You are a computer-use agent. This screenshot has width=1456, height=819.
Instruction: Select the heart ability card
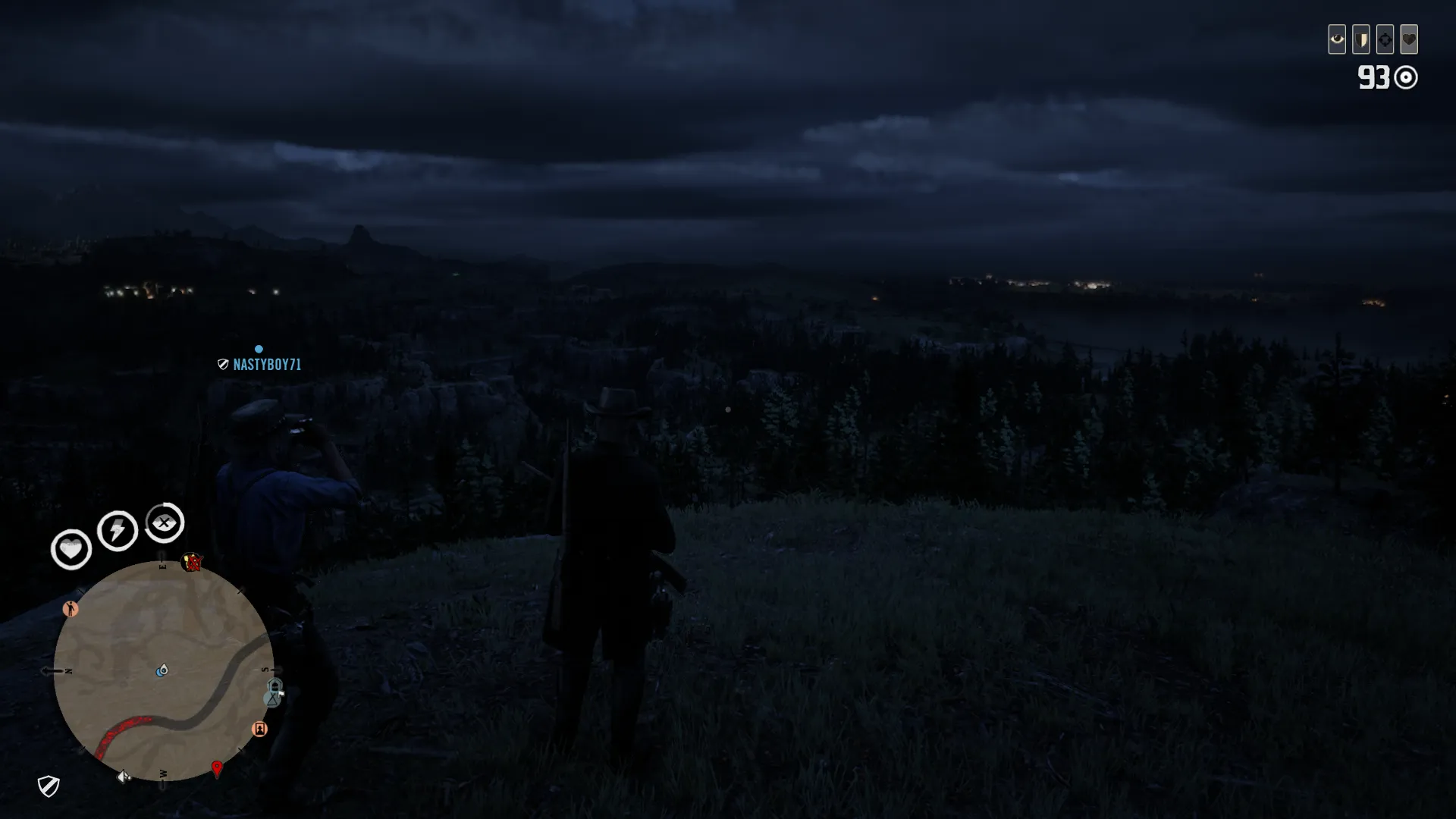[x=1409, y=39]
